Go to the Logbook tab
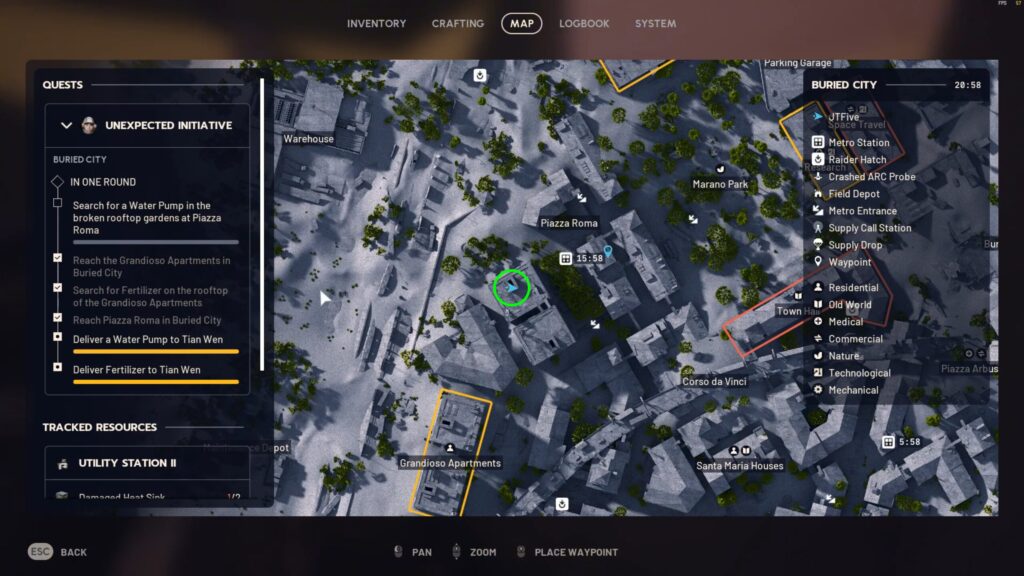1024x576 pixels. click(x=584, y=24)
